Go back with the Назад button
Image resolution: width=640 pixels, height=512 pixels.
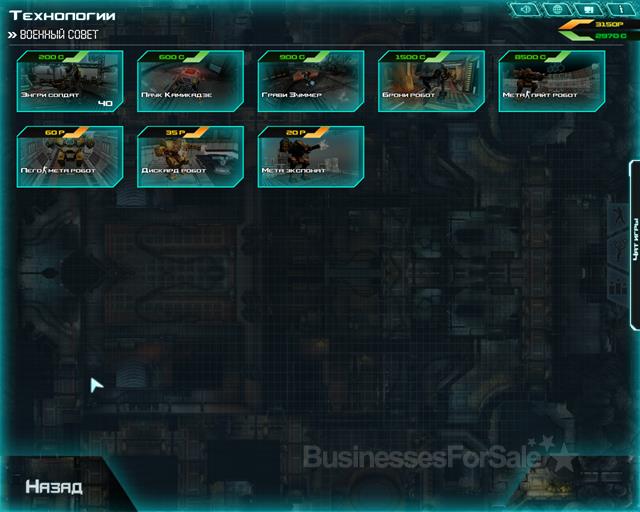click(x=54, y=487)
